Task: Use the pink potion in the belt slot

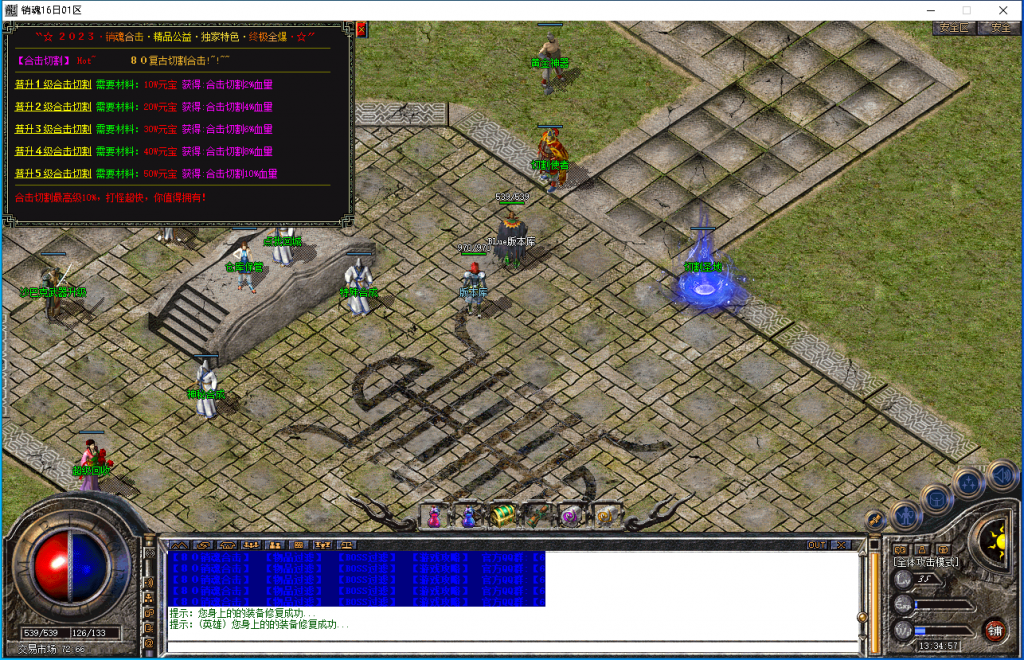Action: pyautogui.click(x=435, y=515)
